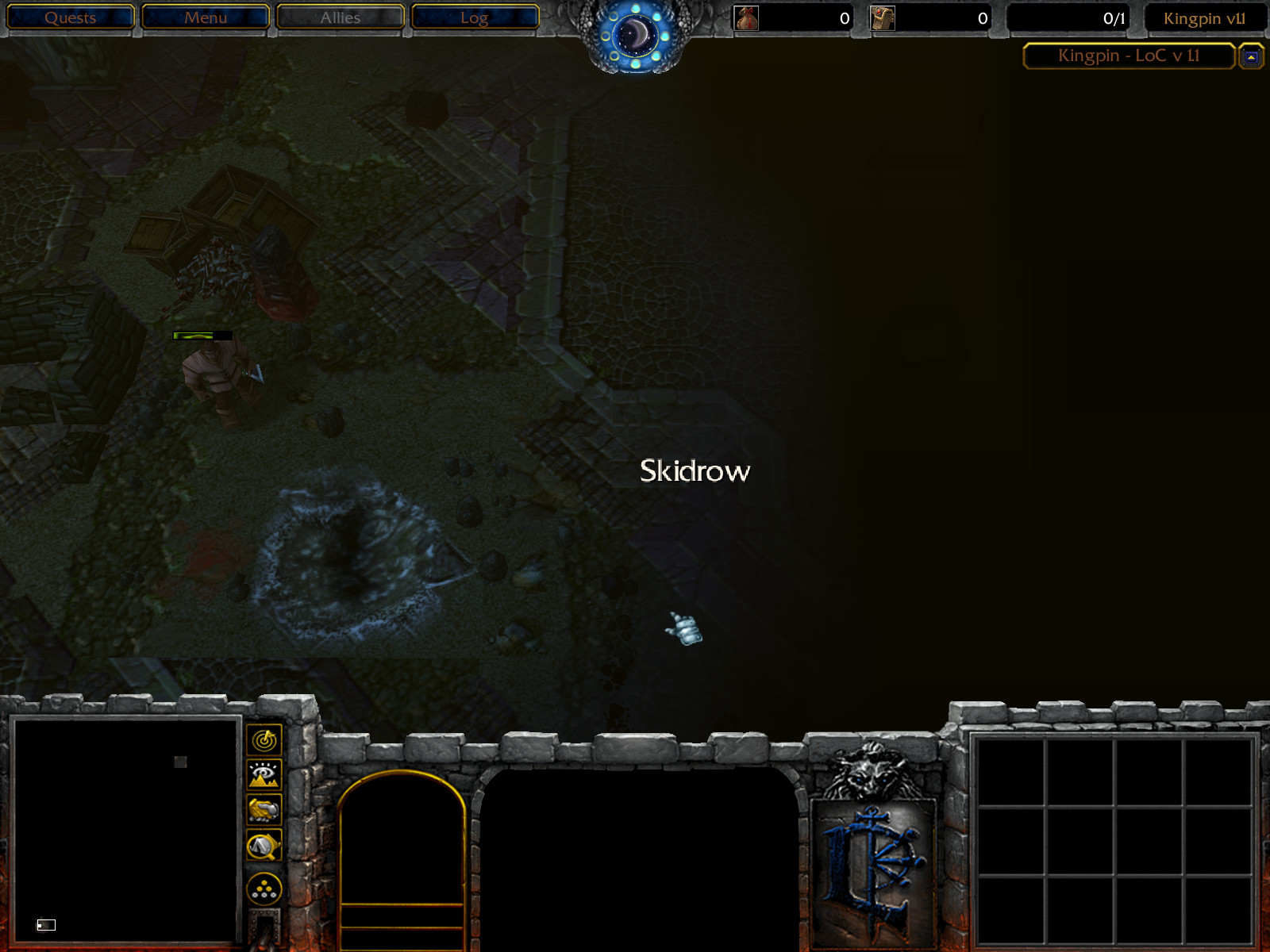Open the message Log
Screen dimensions: 1270x952
pyautogui.click(x=475, y=17)
